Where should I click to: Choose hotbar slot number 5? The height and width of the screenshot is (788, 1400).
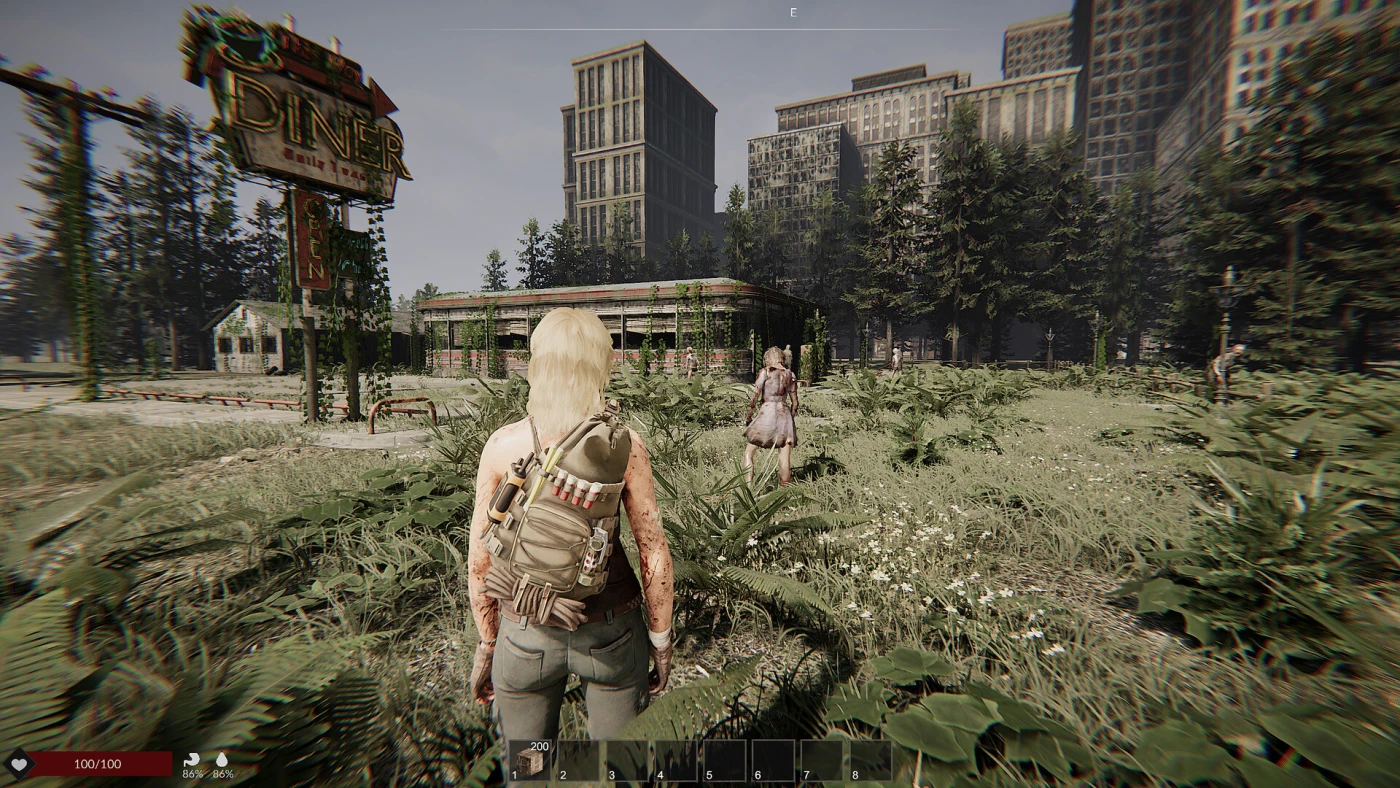[725, 761]
